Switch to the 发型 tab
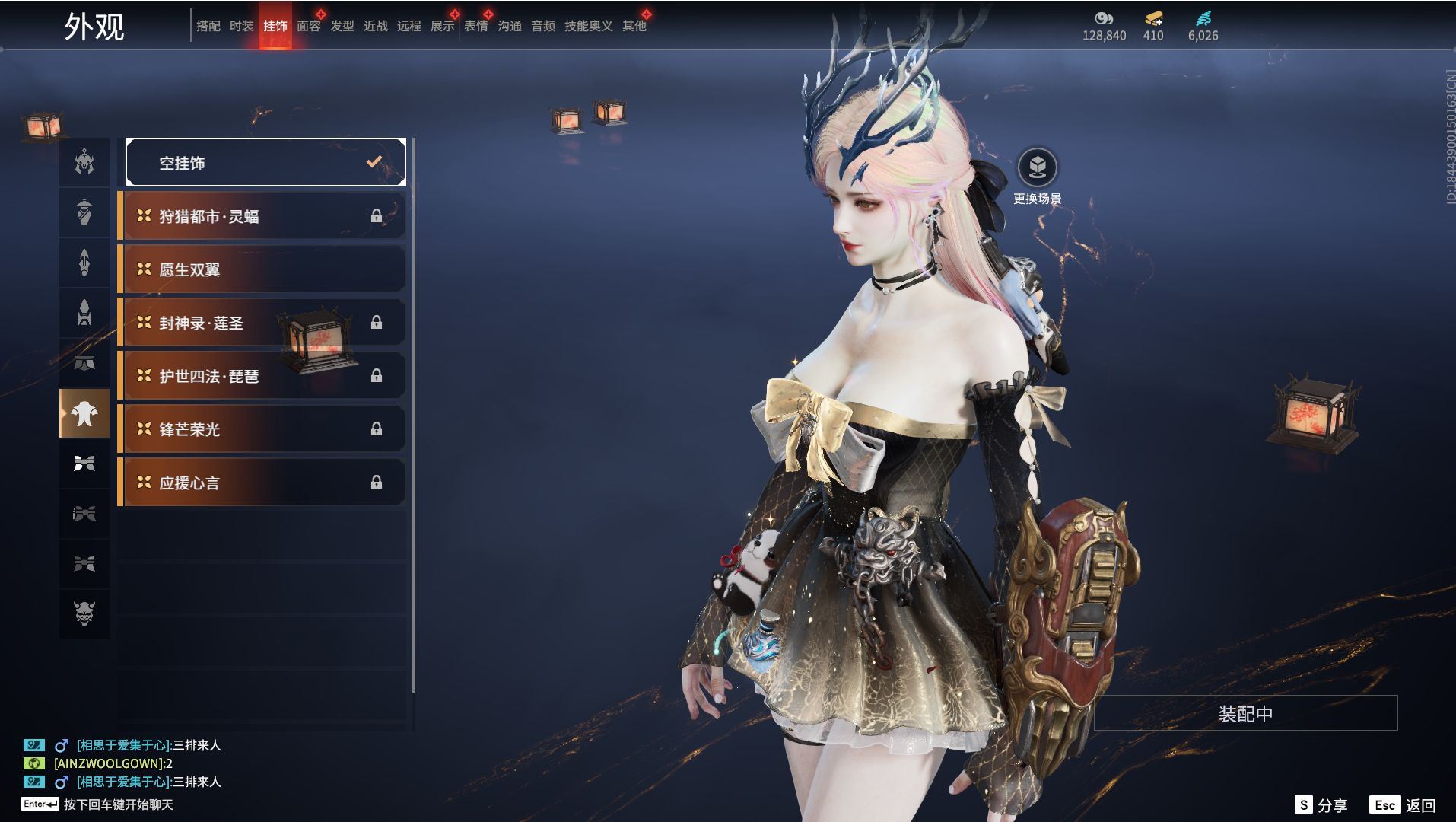The height and width of the screenshot is (822, 1456). pos(342,26)
